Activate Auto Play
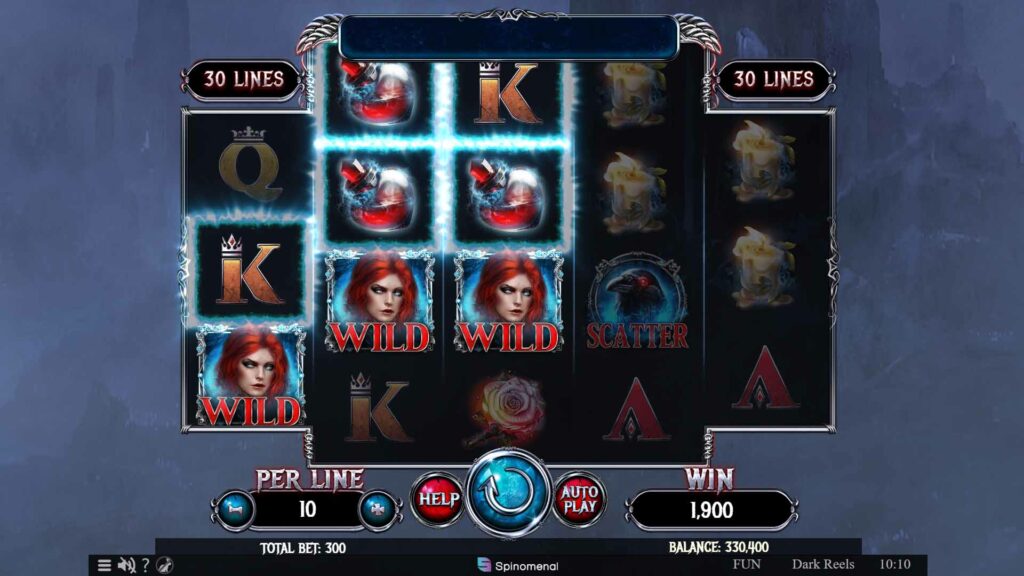 (x=580, y=497)
